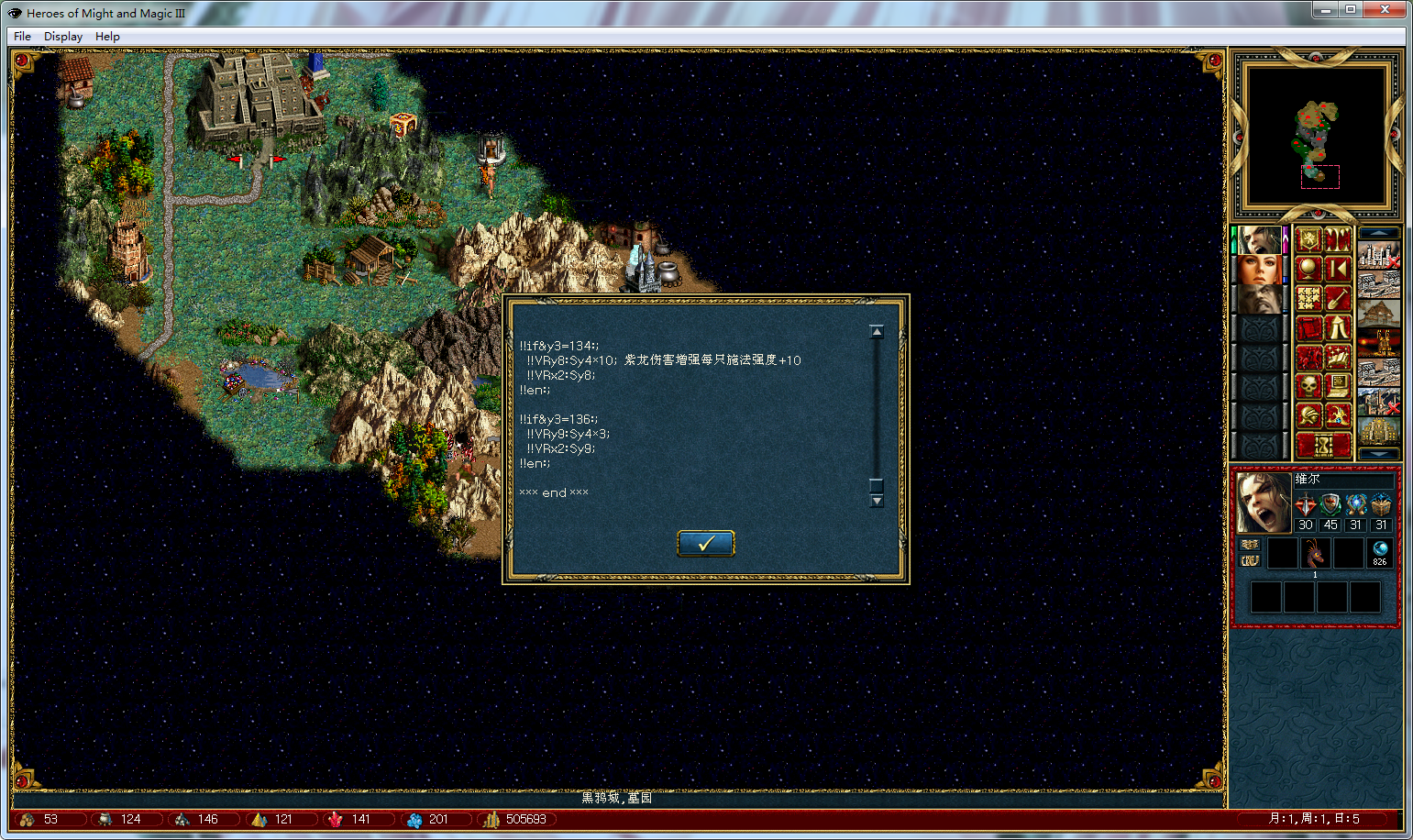Open system options via computer icon
Image resolution: width=1413 pixels, height=840 pixels.
(1338, 386)
